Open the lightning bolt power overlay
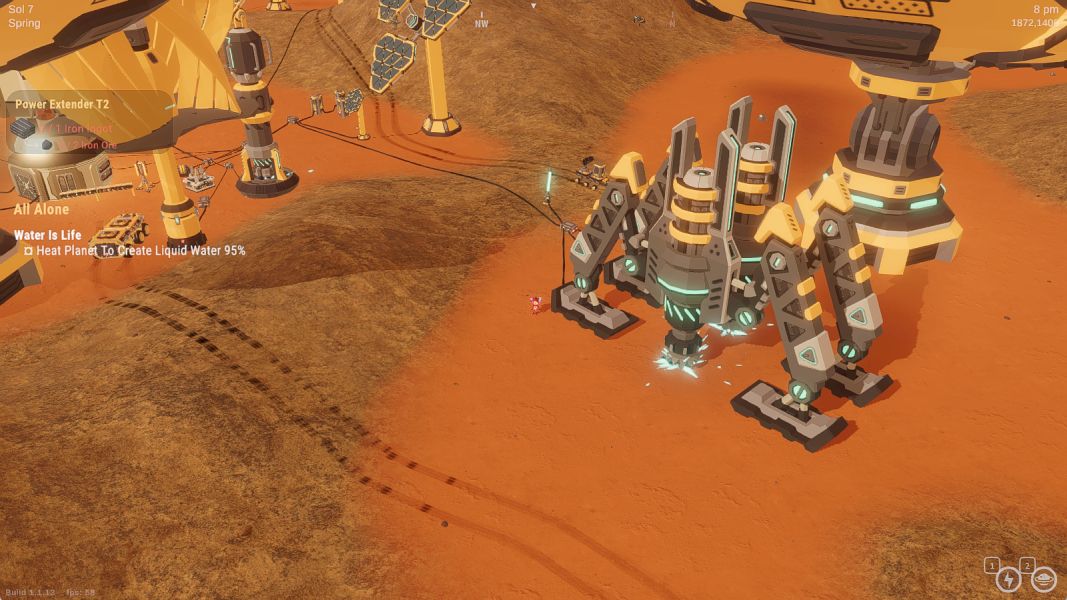 coord(1009,579)
